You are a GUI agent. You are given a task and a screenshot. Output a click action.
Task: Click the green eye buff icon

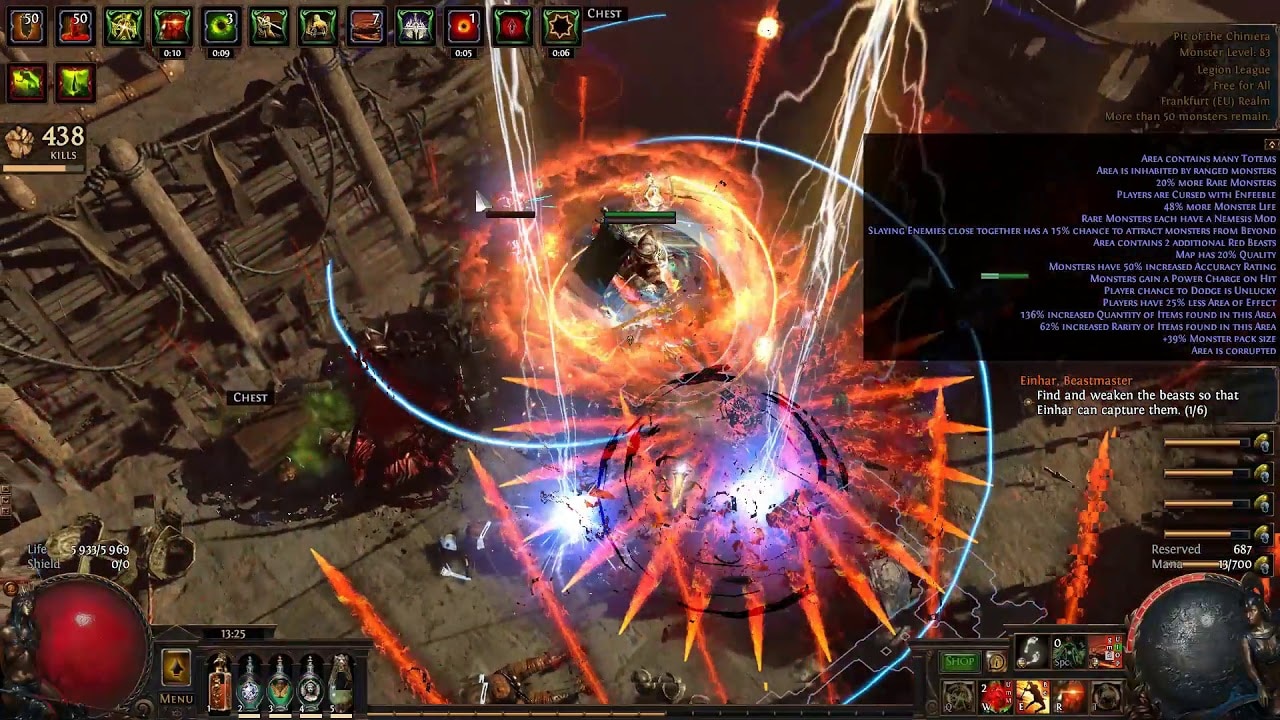click(x=221, y=27)
